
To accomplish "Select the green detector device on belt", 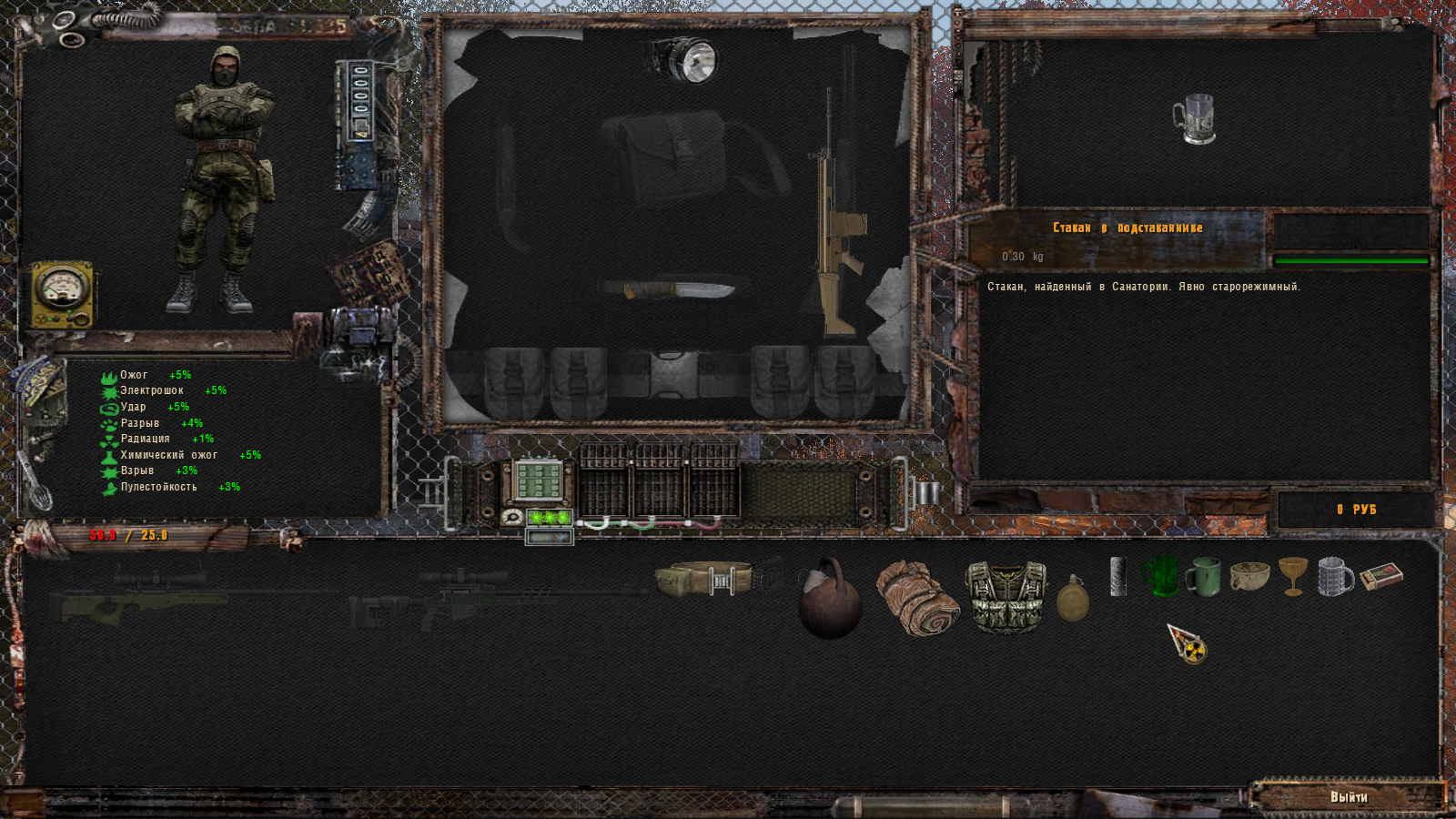I will click(x=539, y=480).
